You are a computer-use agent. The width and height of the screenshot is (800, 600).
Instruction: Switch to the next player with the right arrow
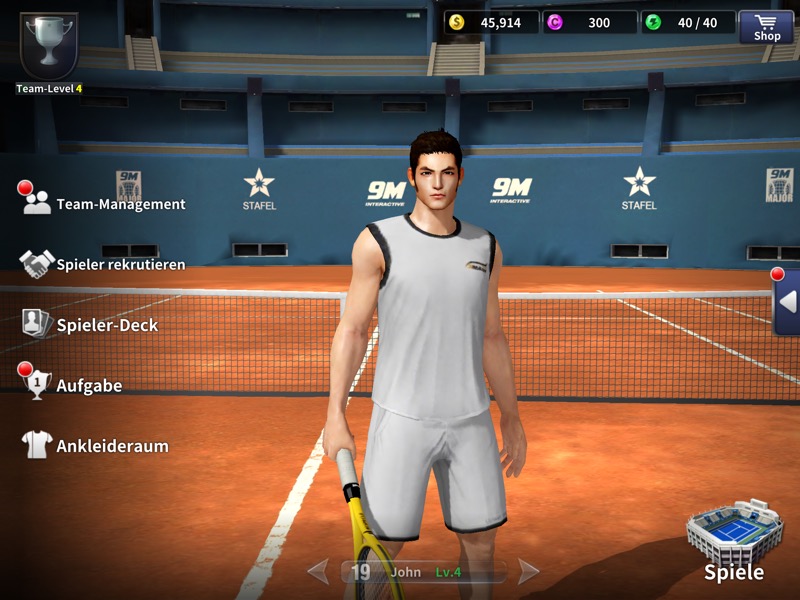click(529, 572)
